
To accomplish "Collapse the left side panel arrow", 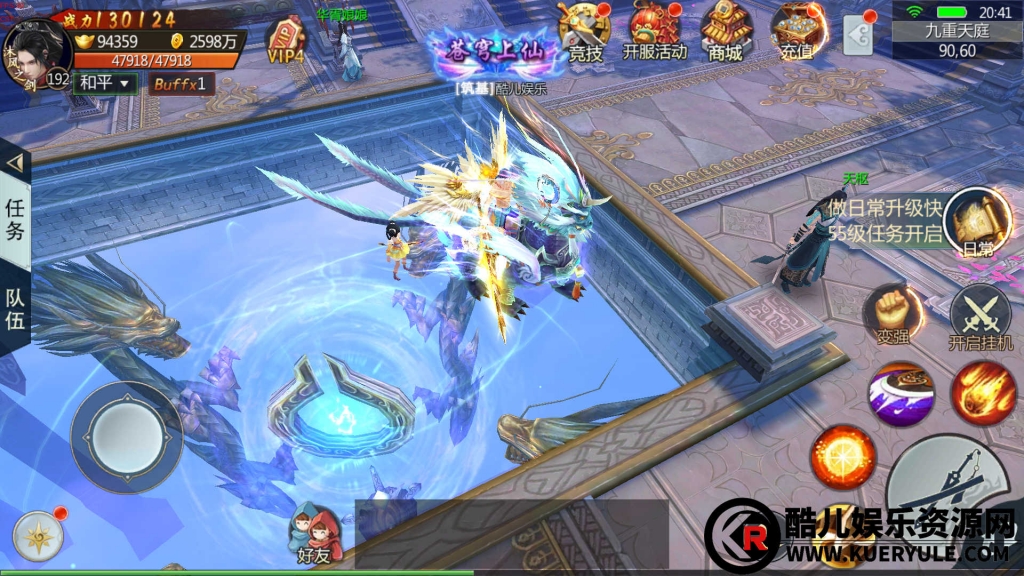I will (15, 162).
